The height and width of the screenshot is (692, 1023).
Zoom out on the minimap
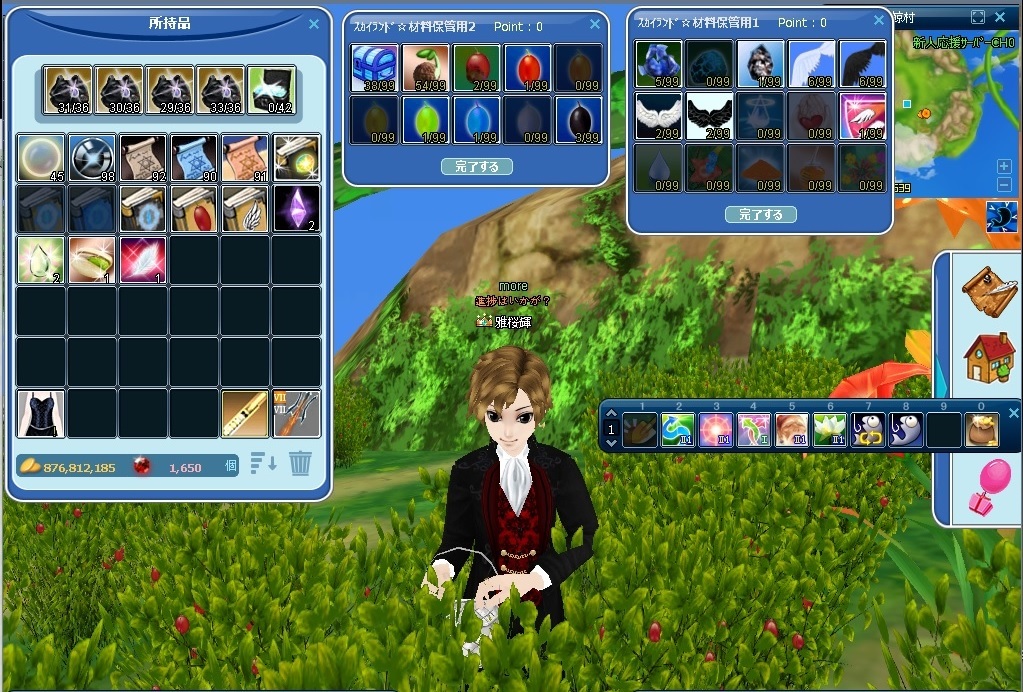tap(1004, 185)
